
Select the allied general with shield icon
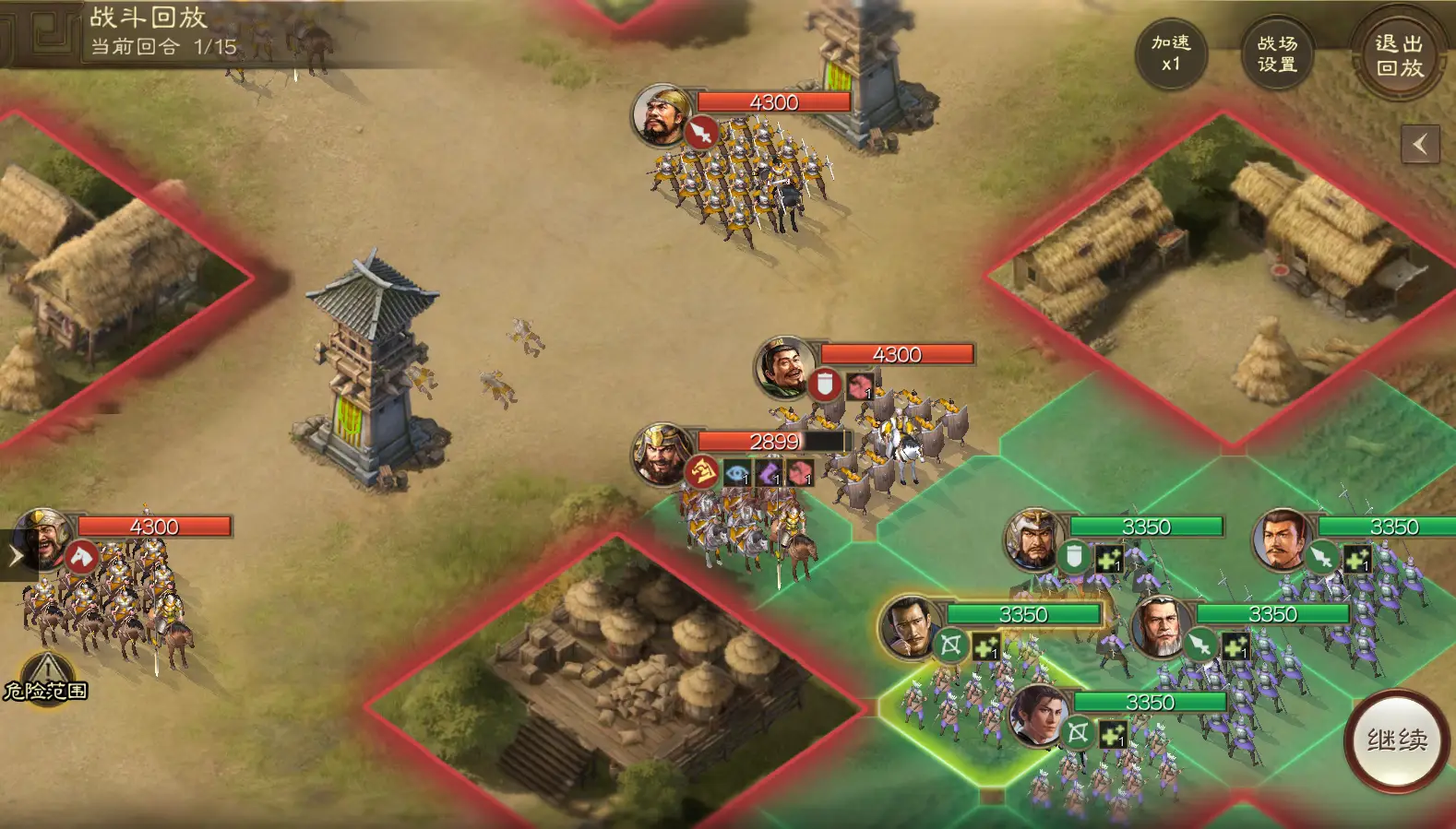pyautogui.click(x=1033, y=539)
